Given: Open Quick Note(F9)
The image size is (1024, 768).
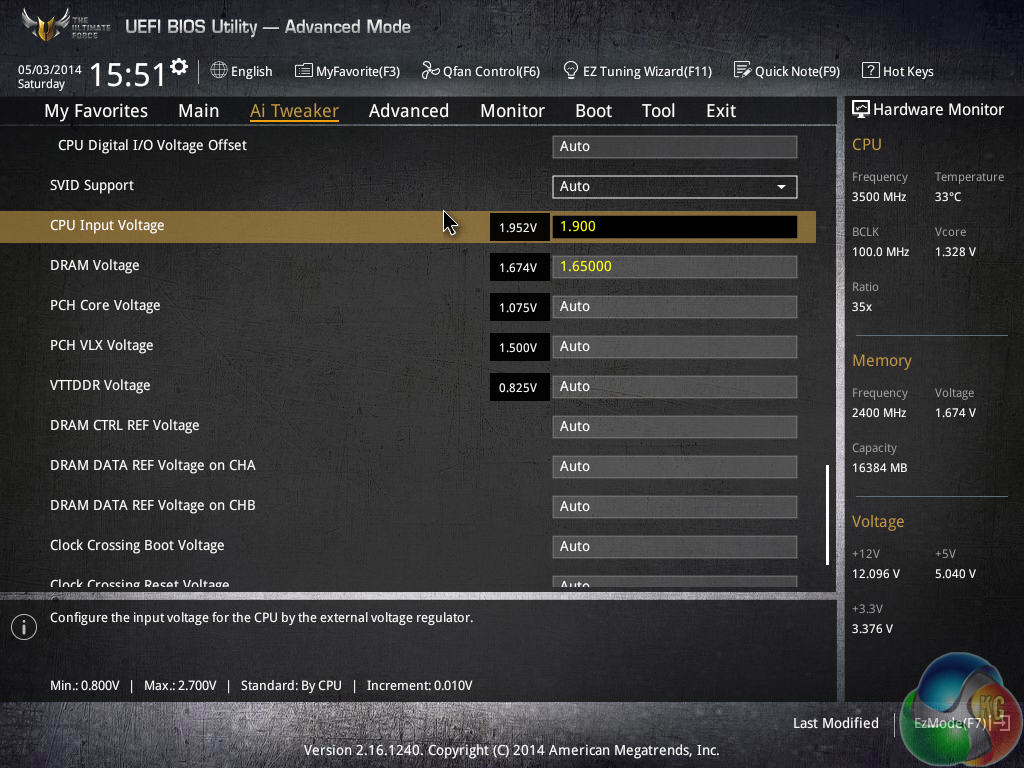Looking at the screenshot, I should click(x=786, y=71).
